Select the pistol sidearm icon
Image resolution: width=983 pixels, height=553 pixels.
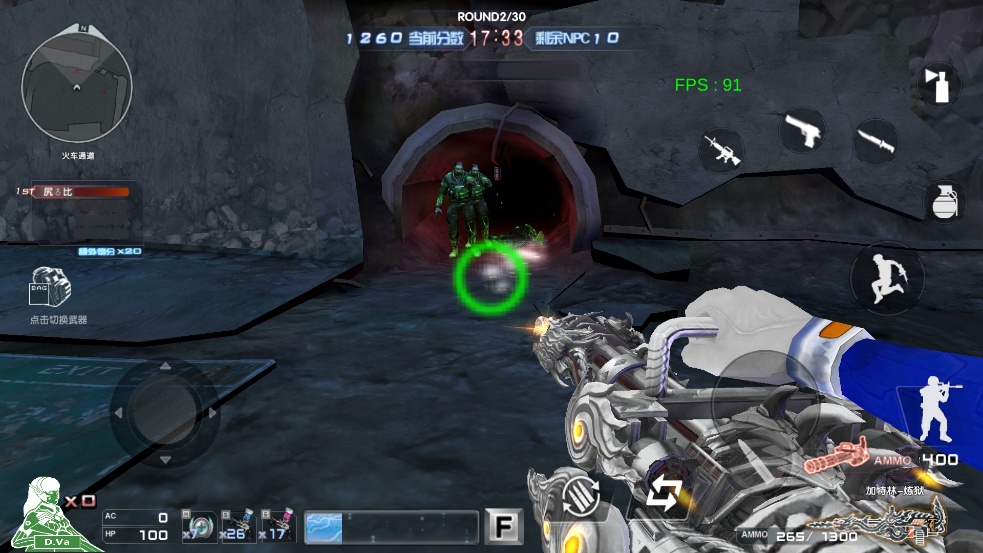click(x=802, y=130)
